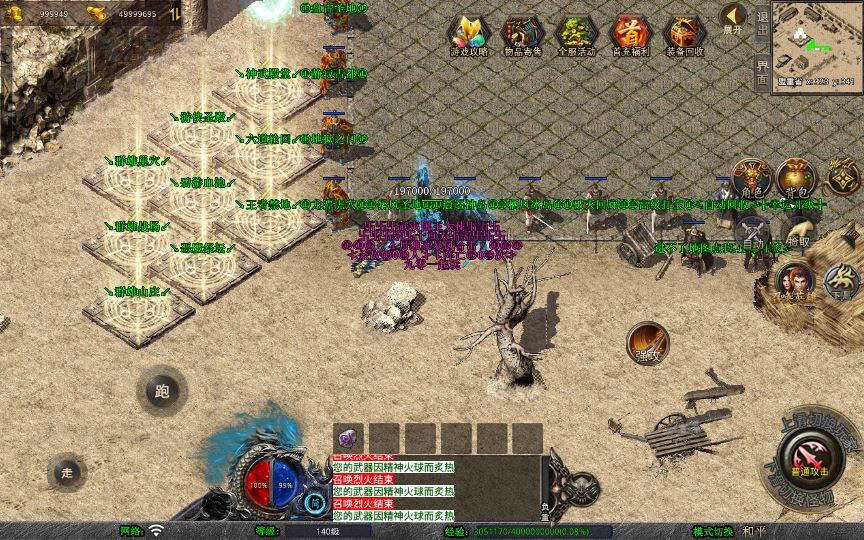
Task: Switch movement to 走 walk mode
Action: [x=68, y=471]
